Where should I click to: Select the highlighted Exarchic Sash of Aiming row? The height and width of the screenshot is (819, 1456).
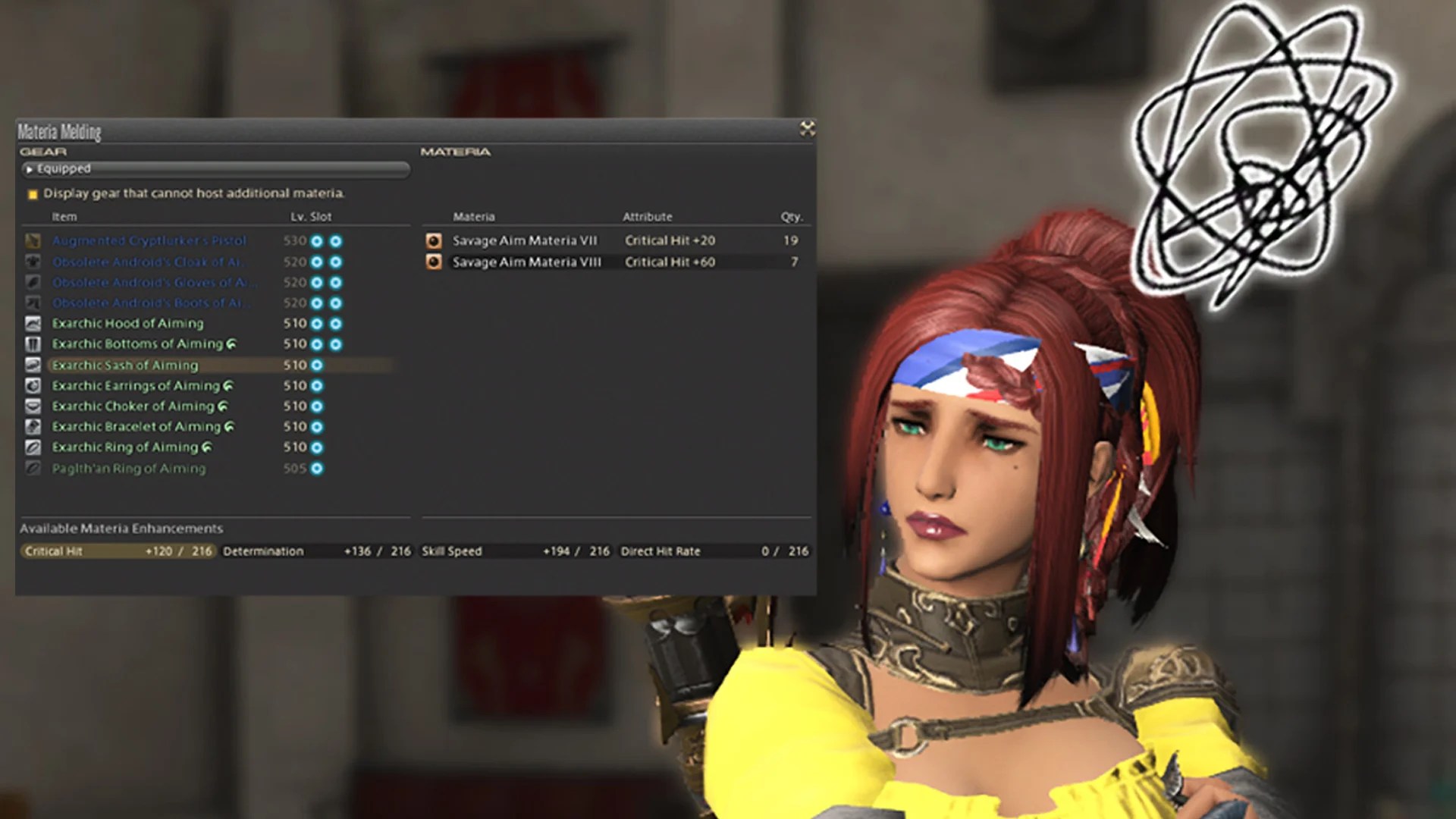(x=129, y=365)
